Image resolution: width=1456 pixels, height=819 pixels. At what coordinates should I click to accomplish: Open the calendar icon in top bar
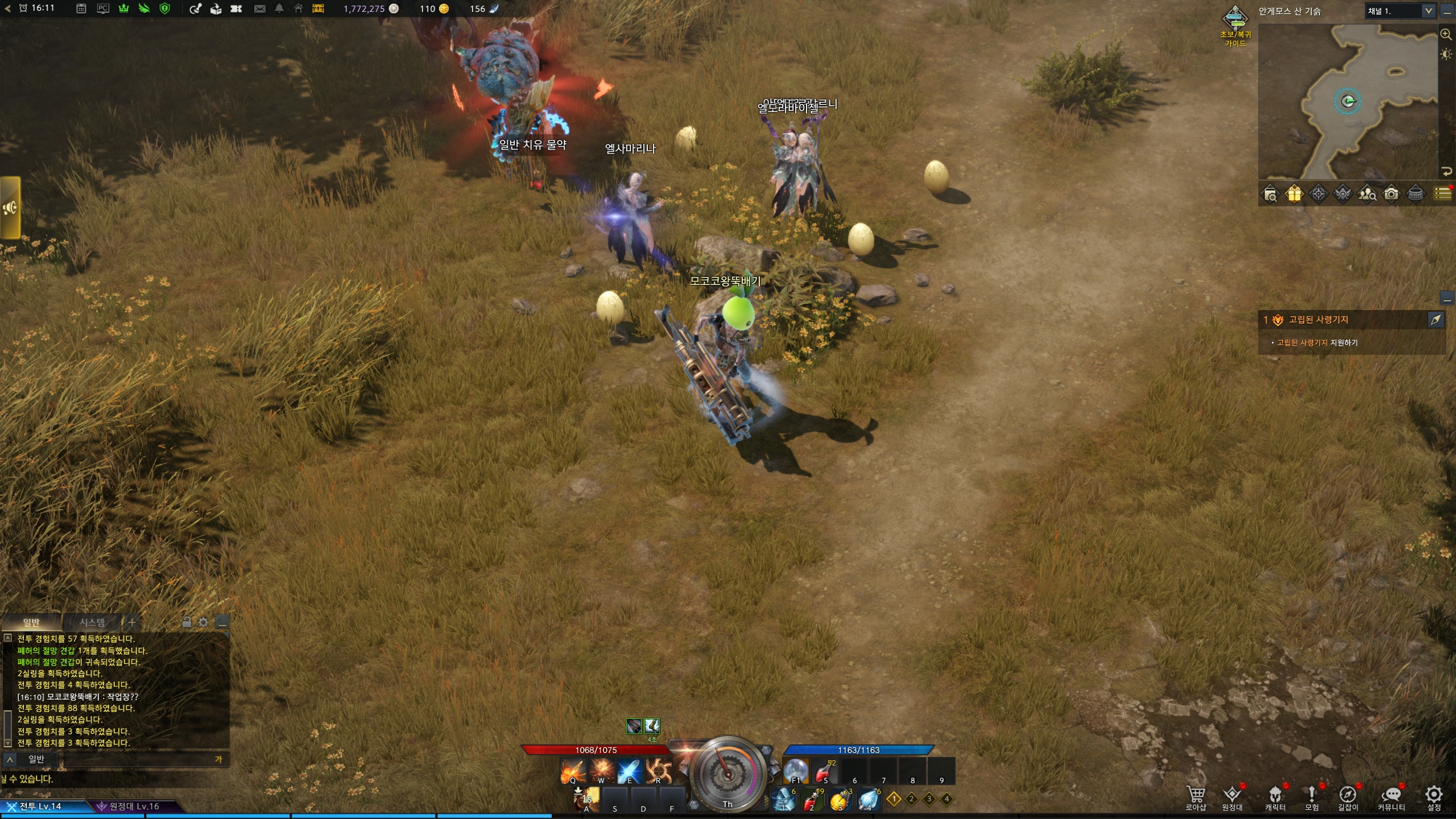pyautogui.click(x=81, y=9)
